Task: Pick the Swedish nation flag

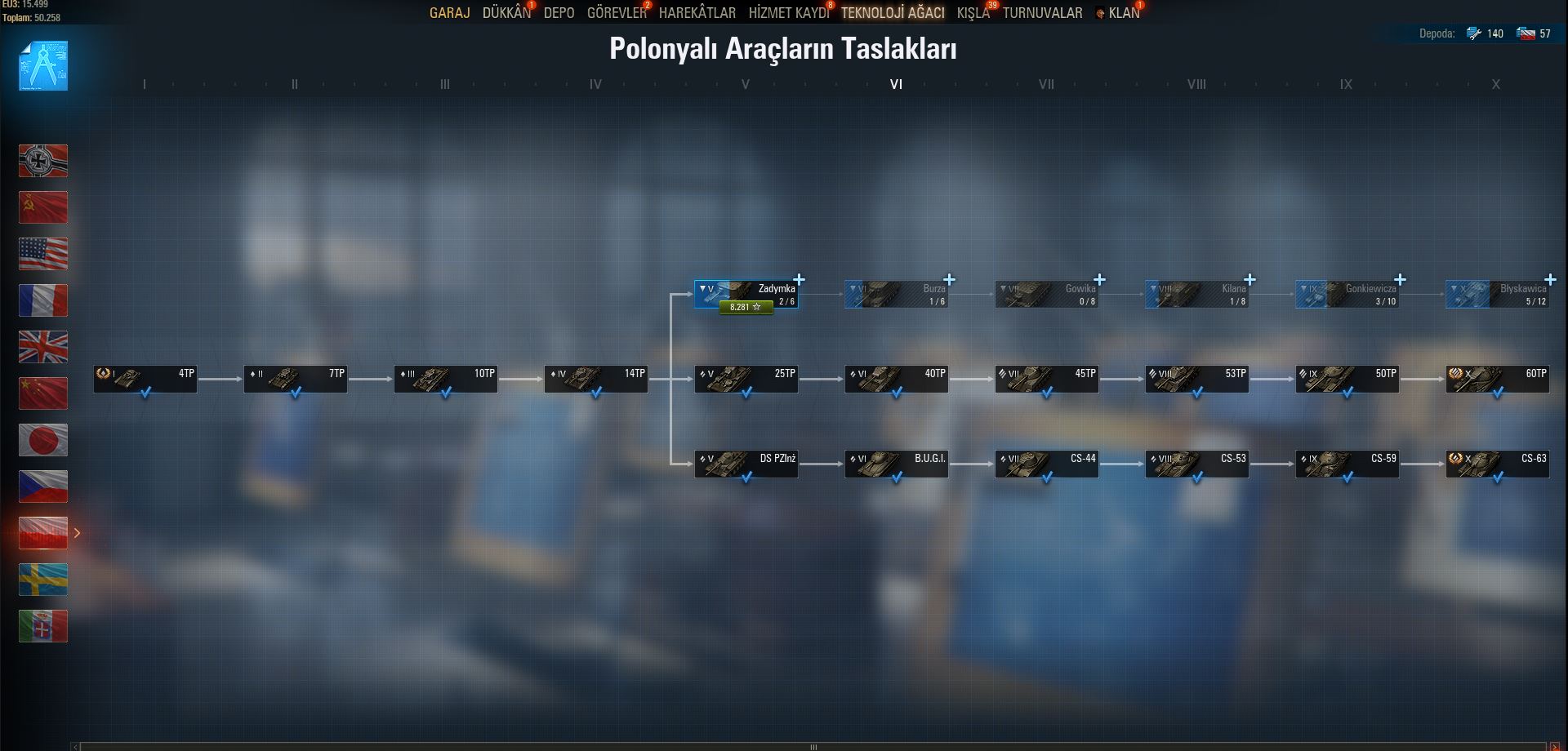Action: 43,580
